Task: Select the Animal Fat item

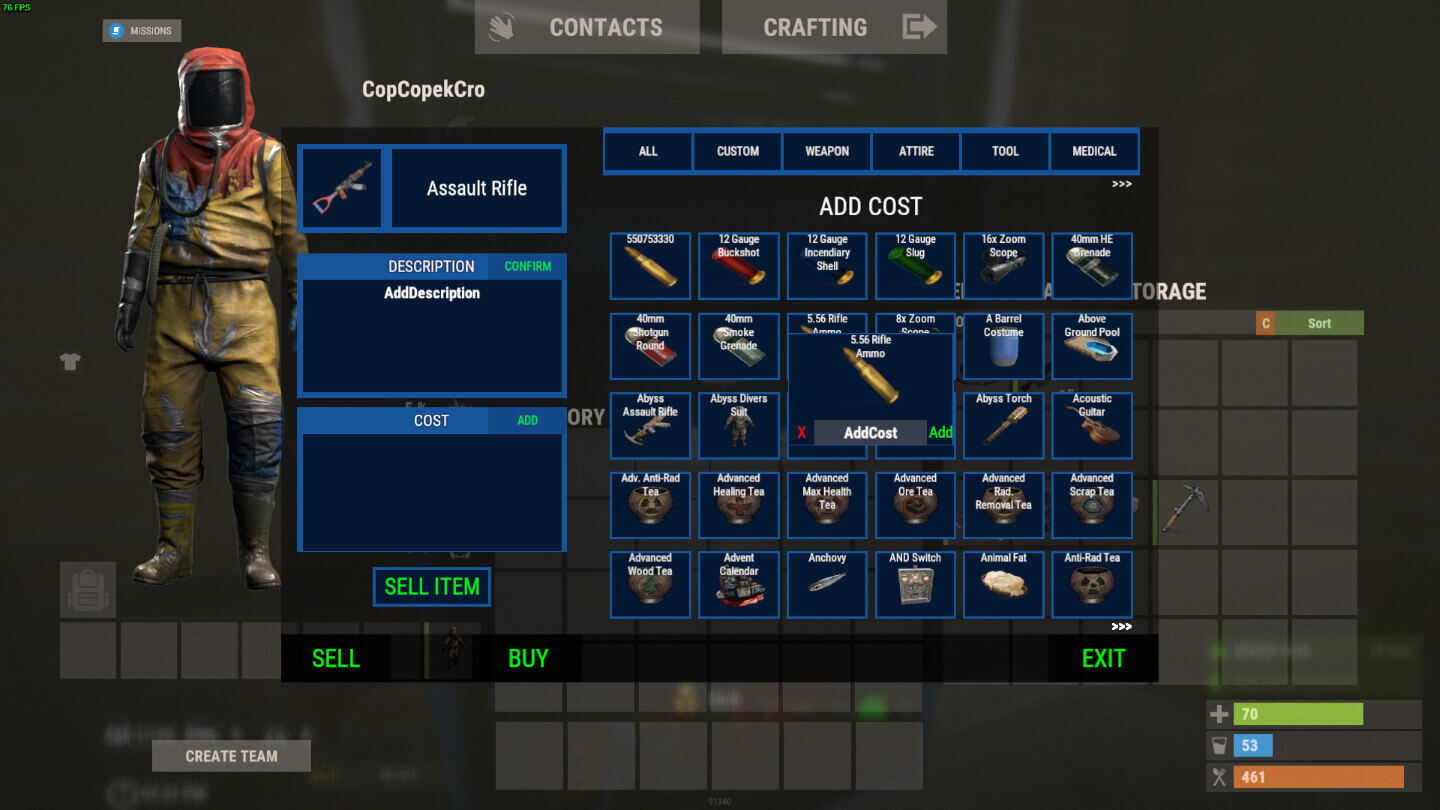Action: pos(1003,584)
